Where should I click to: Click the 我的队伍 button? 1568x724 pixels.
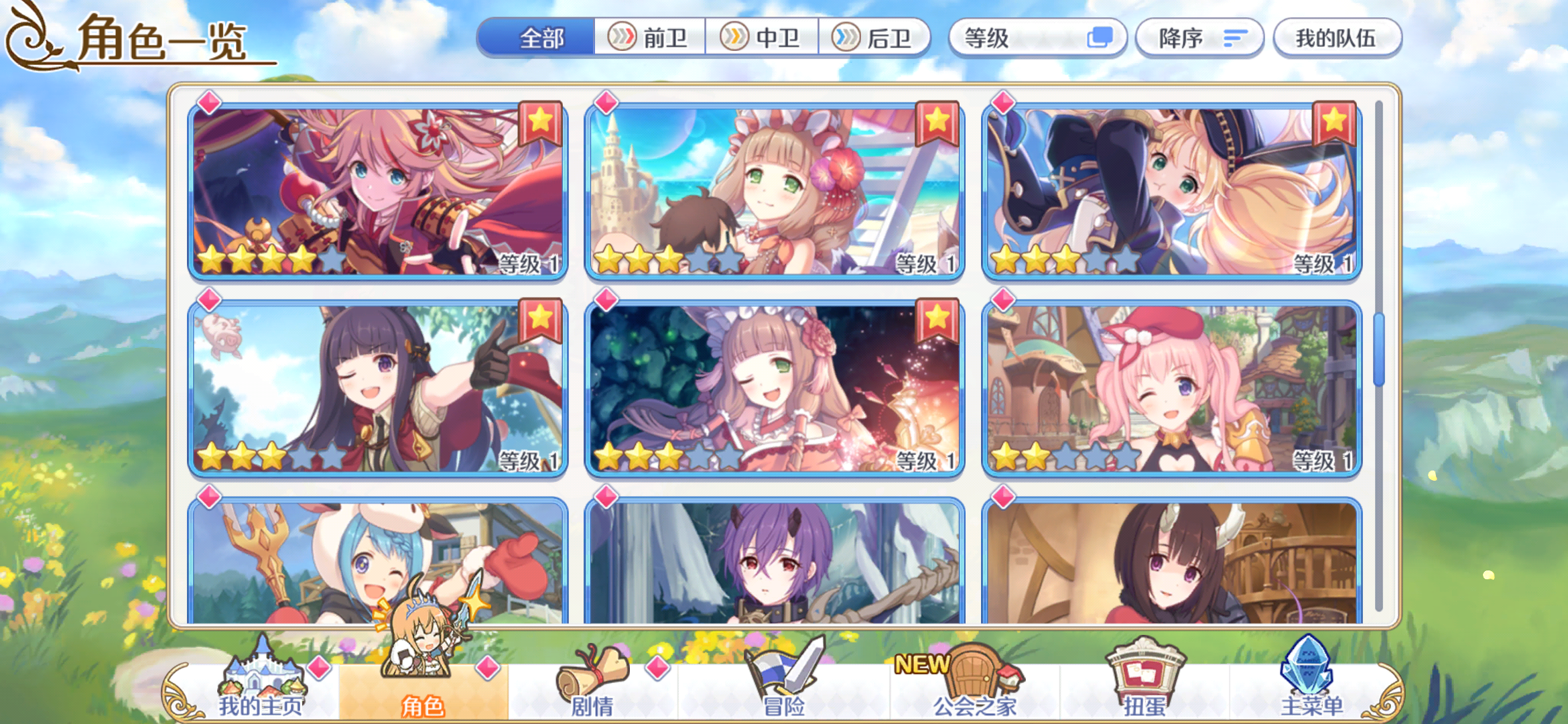(1337, 38)
